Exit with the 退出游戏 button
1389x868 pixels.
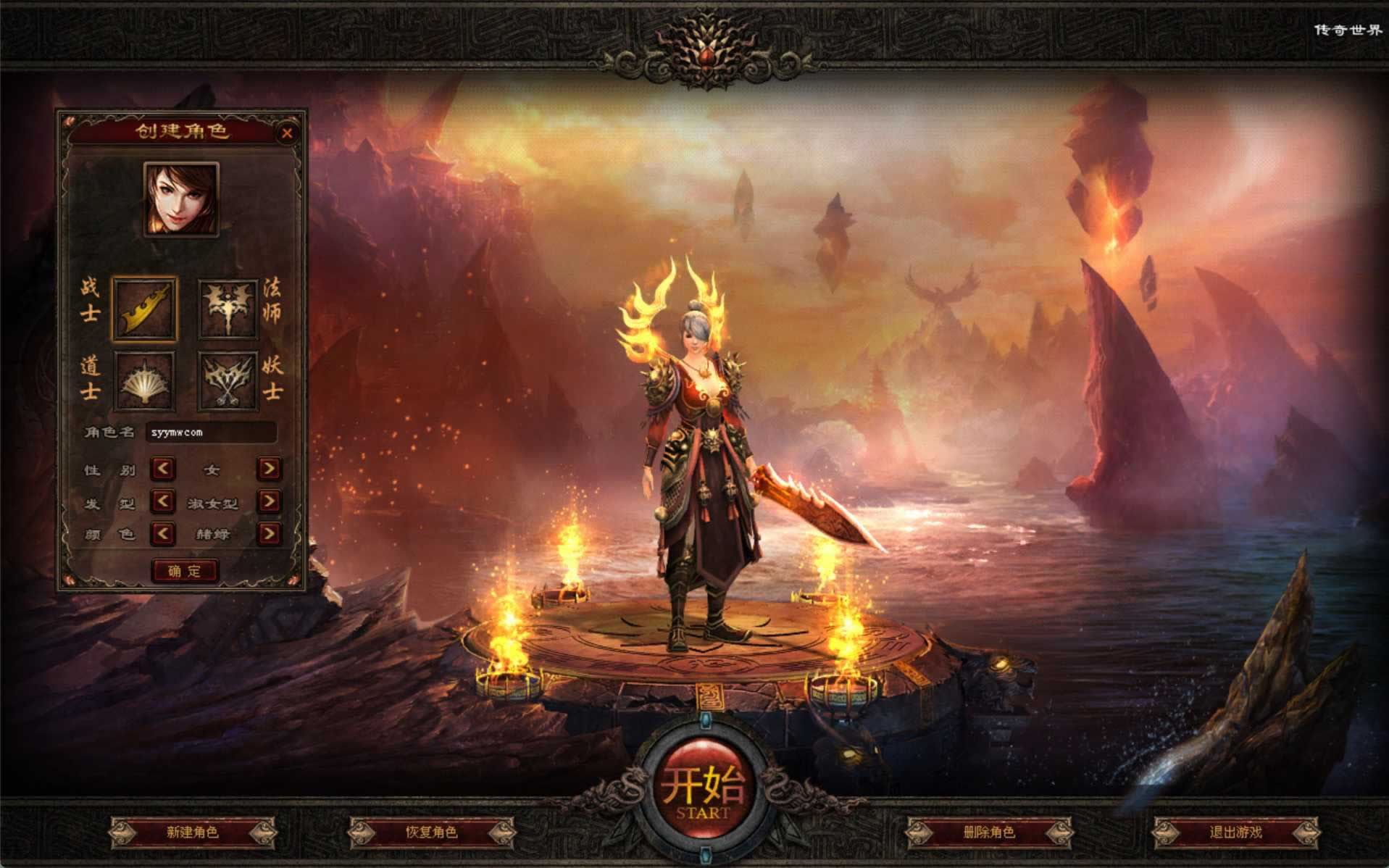(x=1235, y=832)
